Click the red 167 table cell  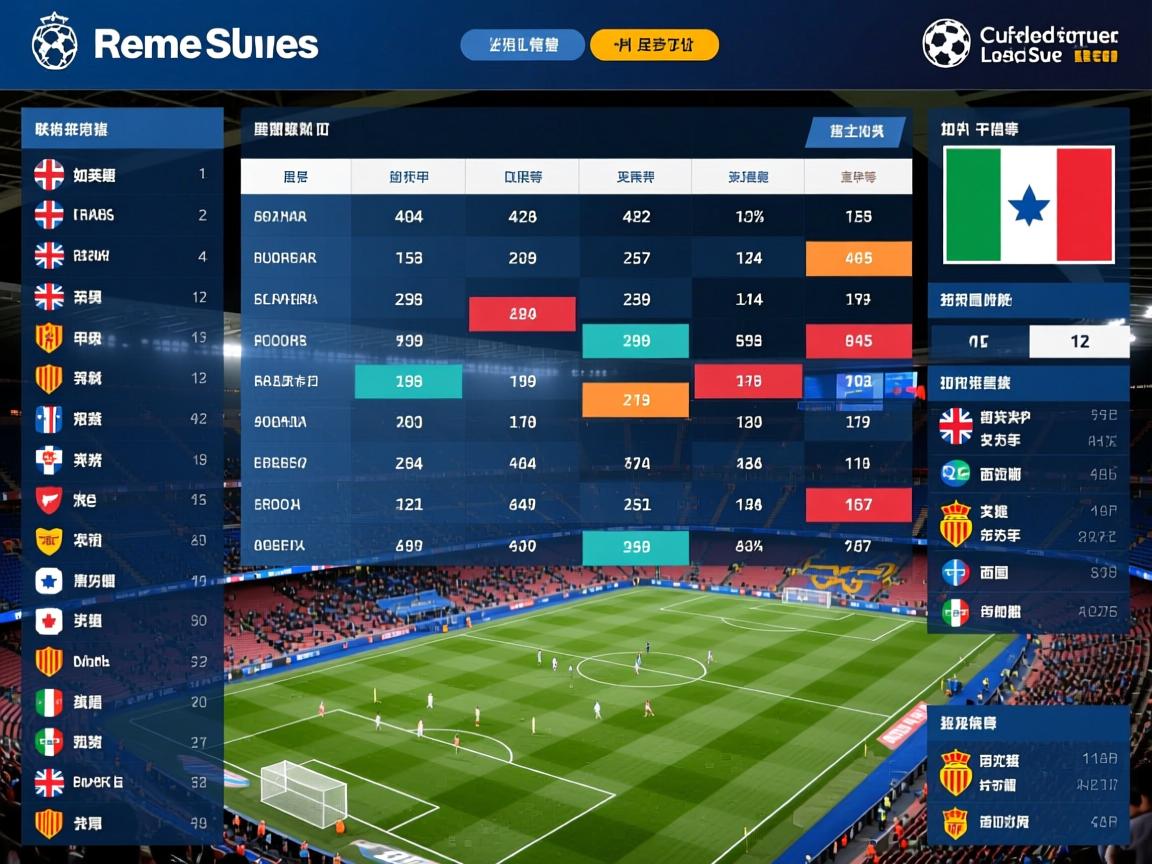858,505
